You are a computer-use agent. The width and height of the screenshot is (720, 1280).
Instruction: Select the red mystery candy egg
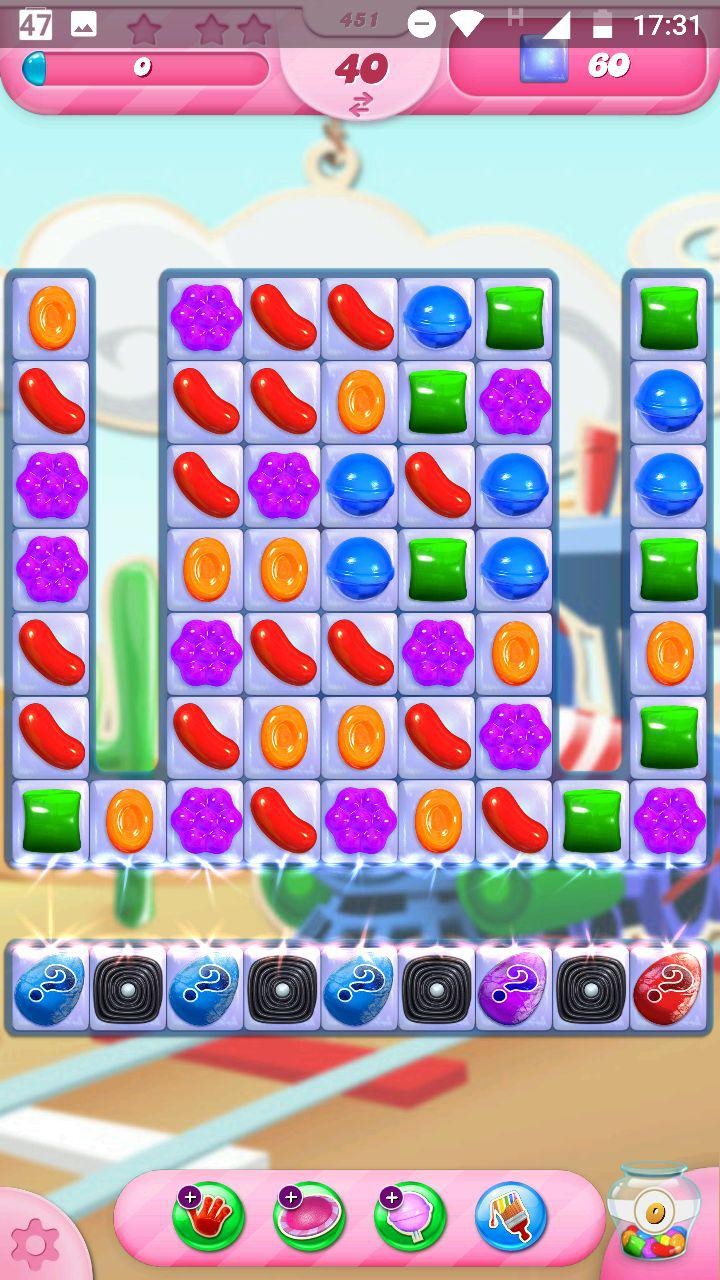tap(669, 988)
